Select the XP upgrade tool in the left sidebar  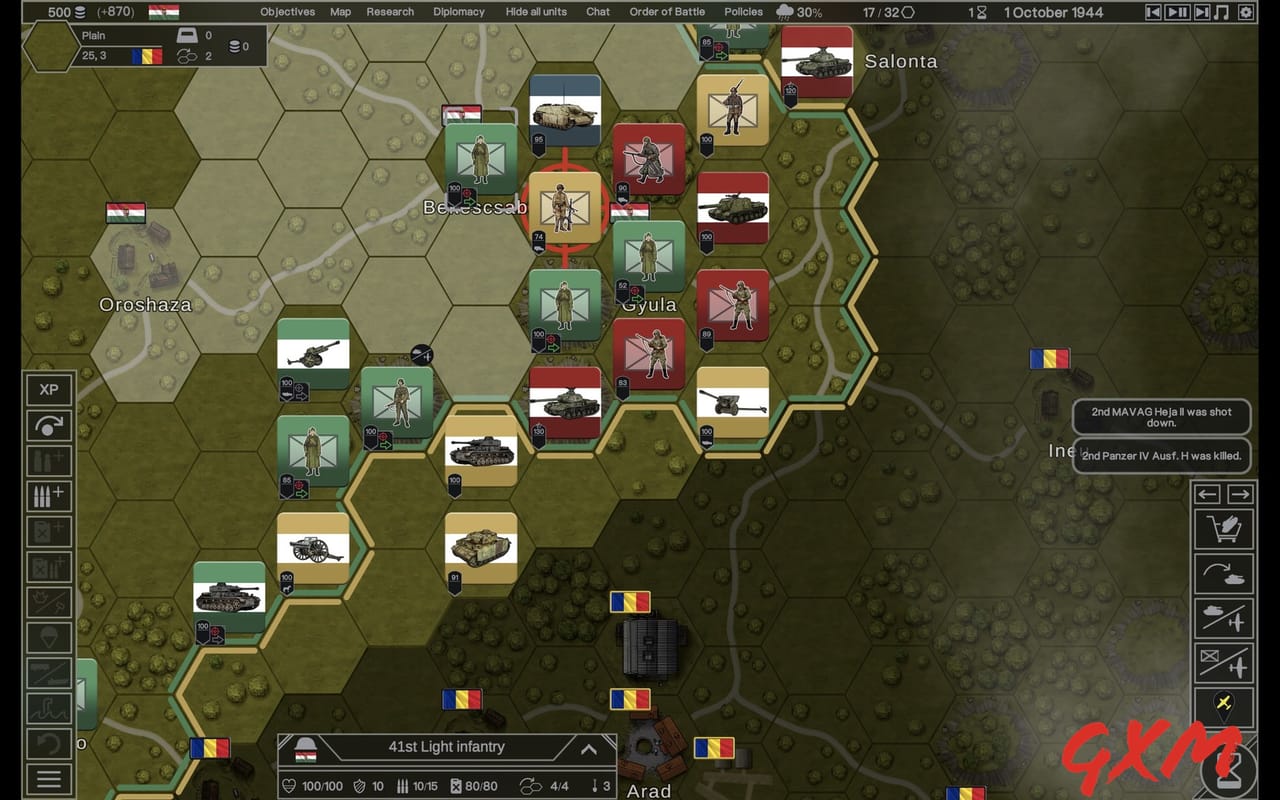(x=49, y=390)
